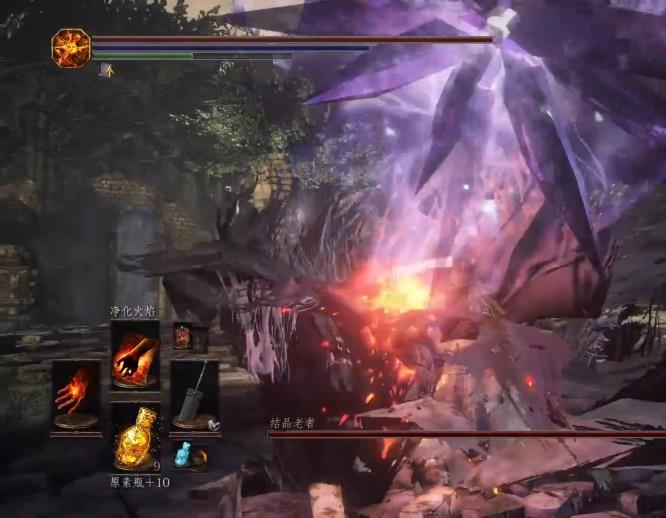Select the 净化火焰 pyromancy spell slot
This screenshot has height=518, width=666.
coord(134,355)
